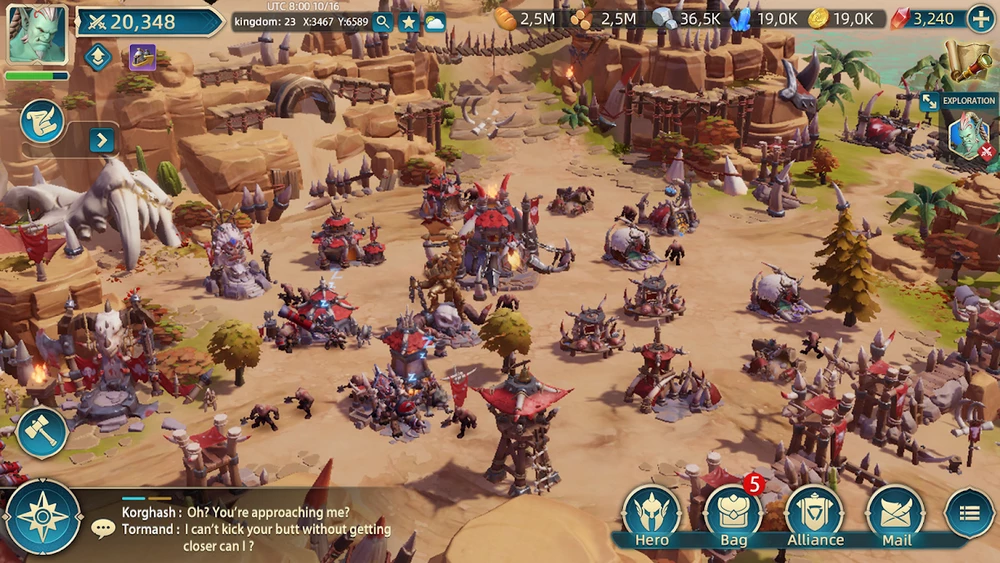
Task: Add more red gems with plus button
Action: (980, 19)
